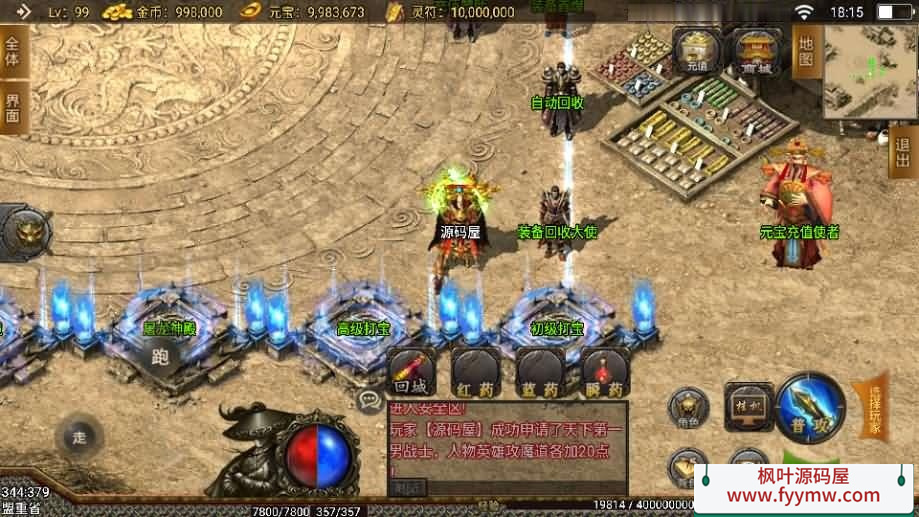
Task: Tap the golden skull emblem button
Action: pyautogui.click(x=25, y=234)
